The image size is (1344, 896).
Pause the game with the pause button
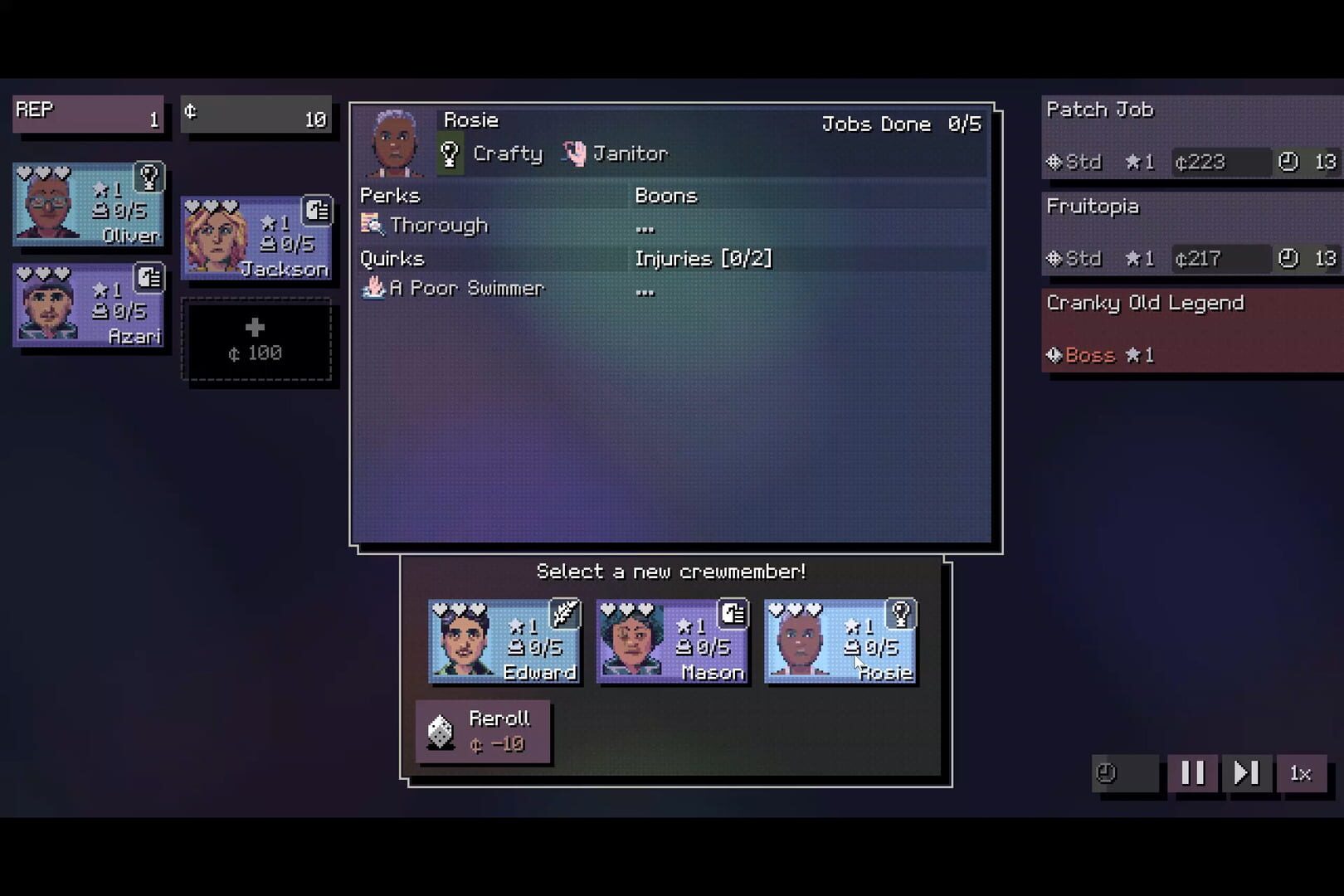tap(1193, 774)
